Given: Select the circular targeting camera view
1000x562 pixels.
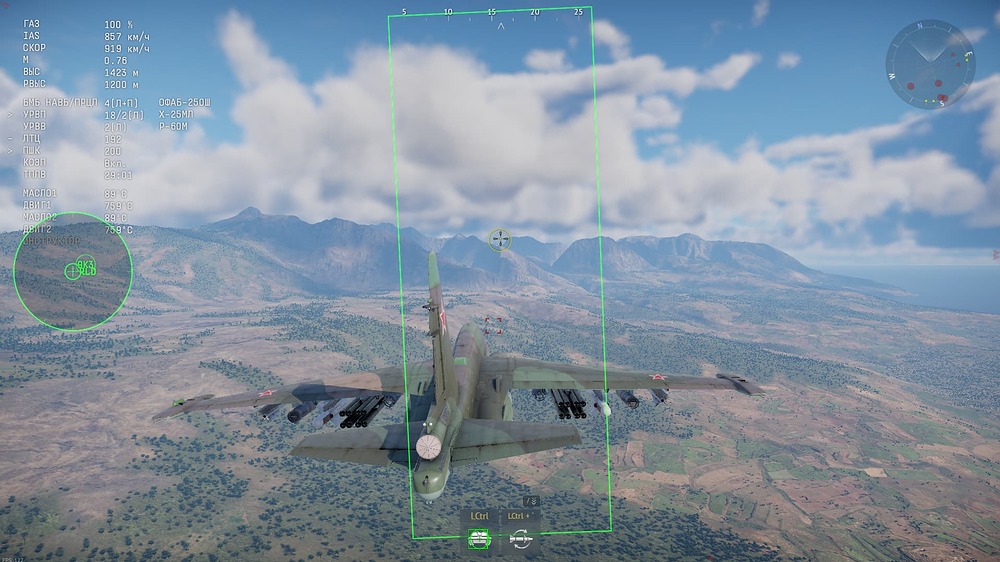Looking at the screenshot, I should click(x=73, y=271).
